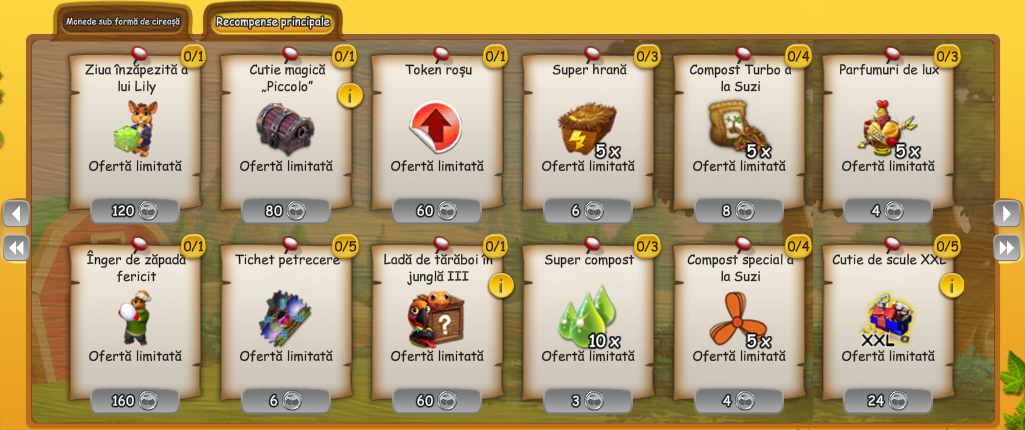Jump to the last rewards page

tap(1006, 247)
